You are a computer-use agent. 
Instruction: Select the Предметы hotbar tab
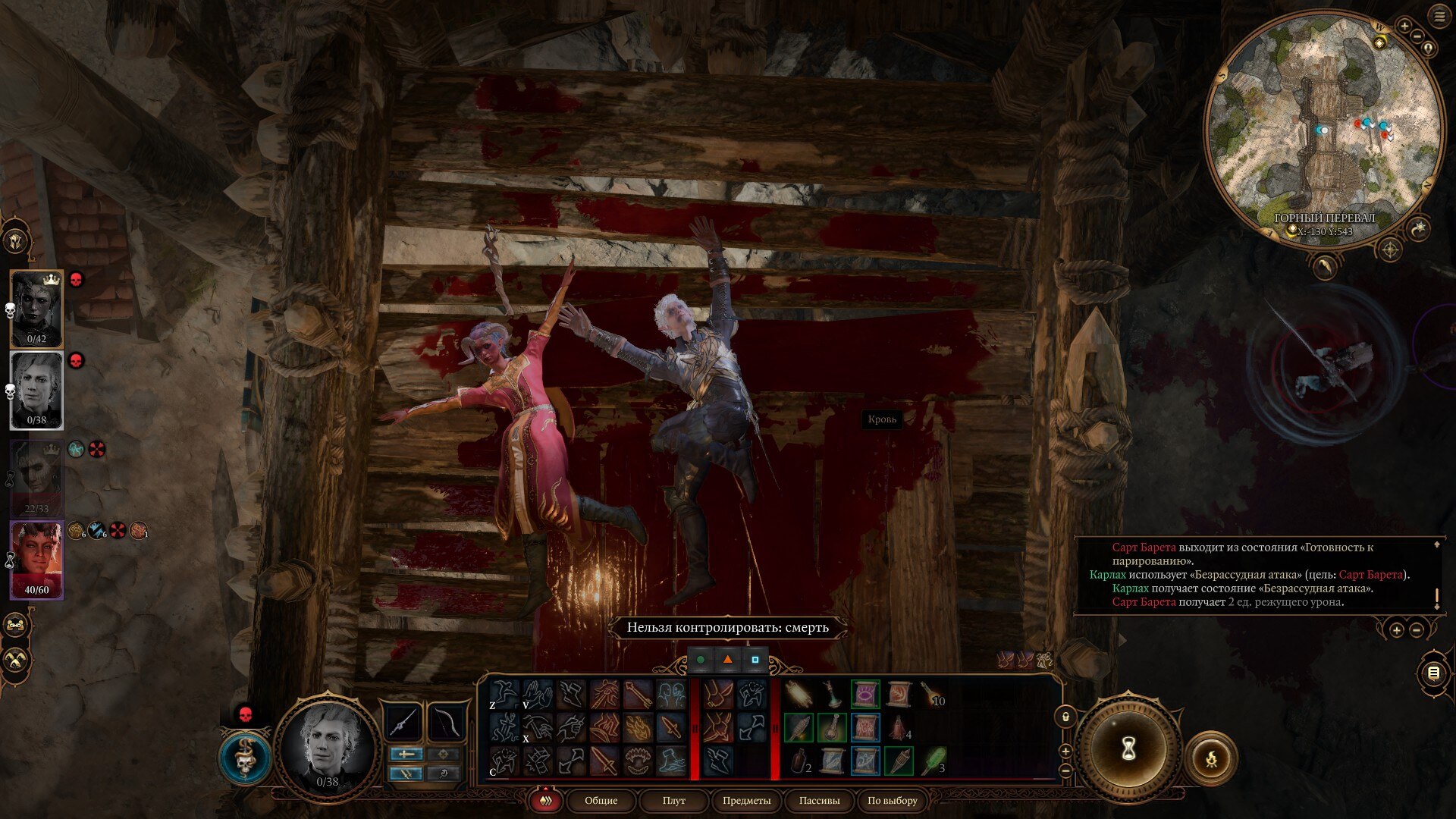746,800
